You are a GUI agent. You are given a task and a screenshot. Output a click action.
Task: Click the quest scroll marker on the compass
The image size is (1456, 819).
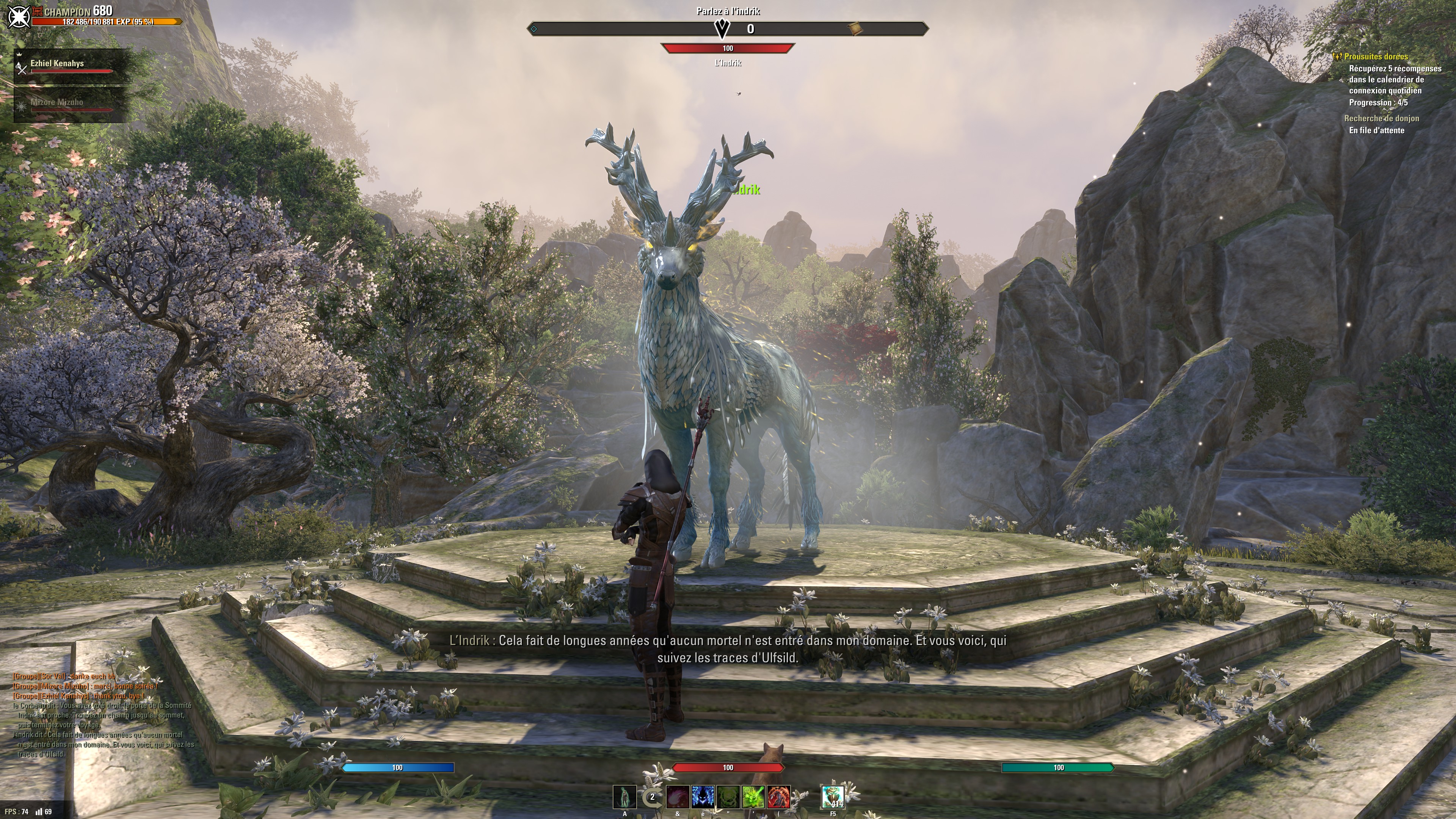pyautogui.click(x=855, y=28)
